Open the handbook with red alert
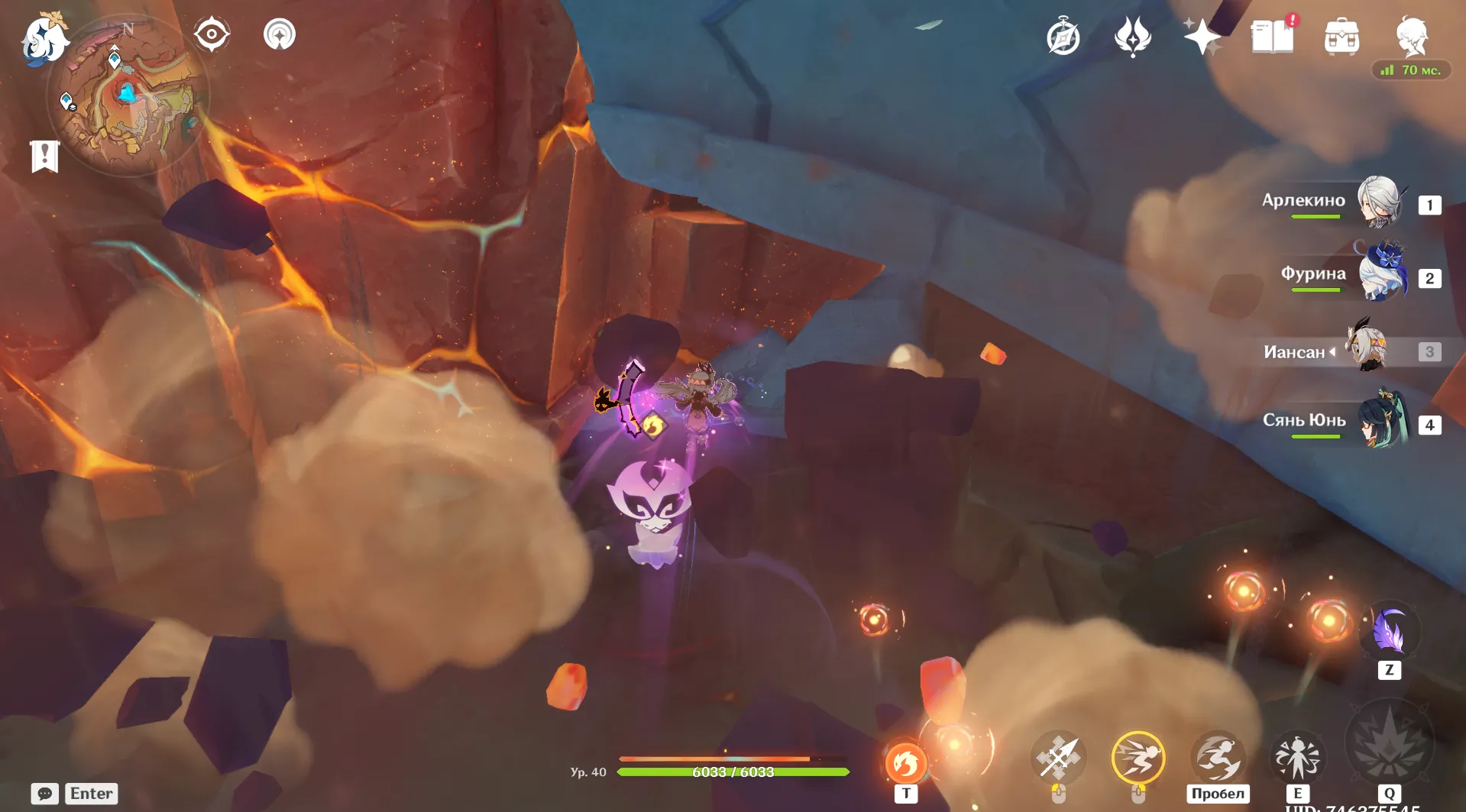 tap(1273, 36)
